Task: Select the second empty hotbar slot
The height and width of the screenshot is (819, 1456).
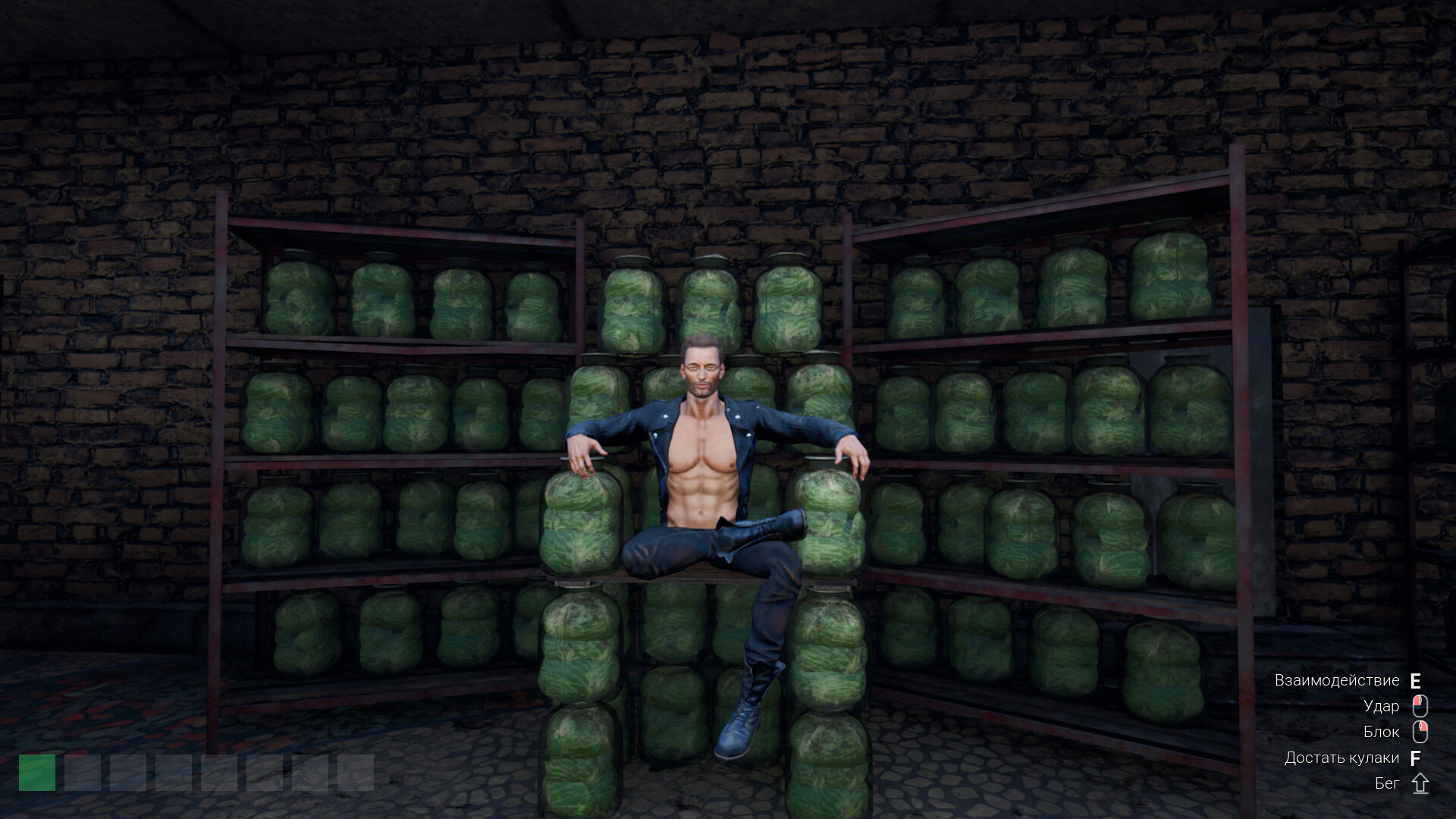Action: coord(82,773)
